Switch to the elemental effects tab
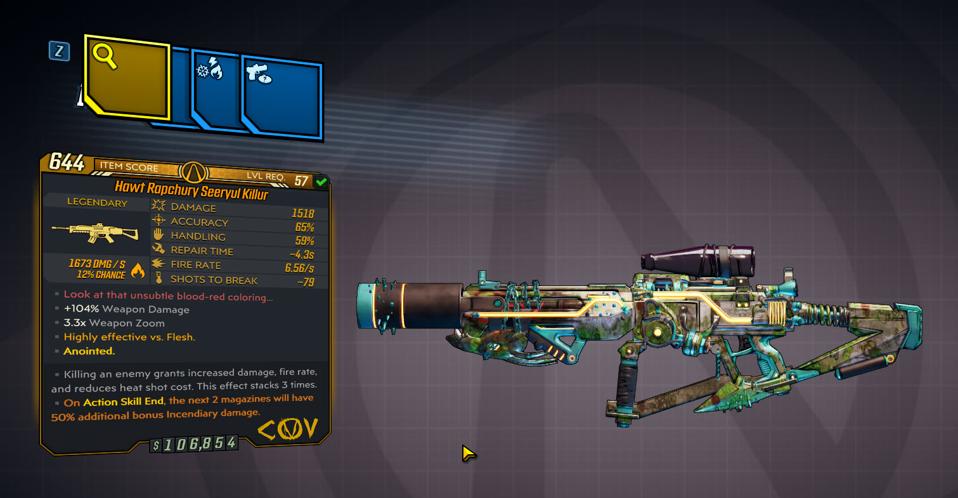 [x=215, y=87]
